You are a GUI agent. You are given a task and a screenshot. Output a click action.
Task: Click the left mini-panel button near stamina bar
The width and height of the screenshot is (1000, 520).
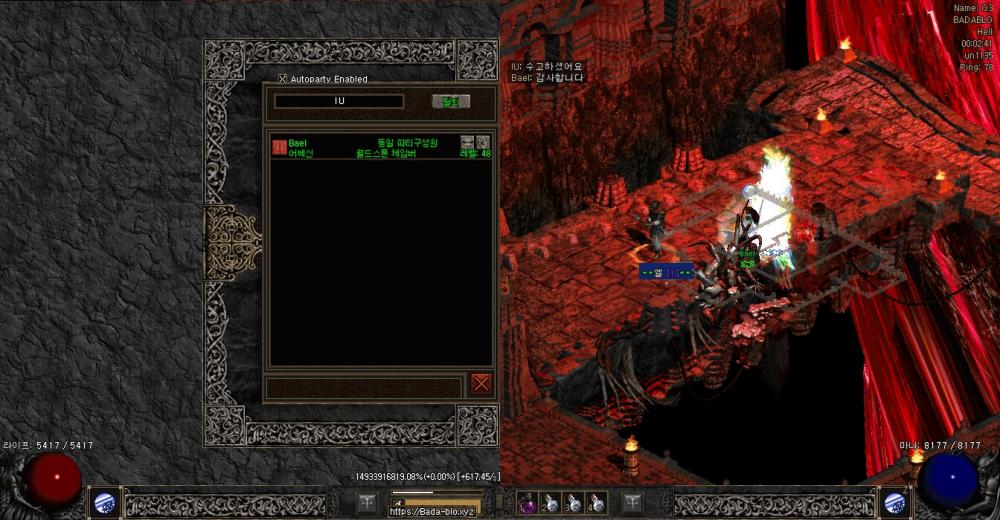click(367, 503)
